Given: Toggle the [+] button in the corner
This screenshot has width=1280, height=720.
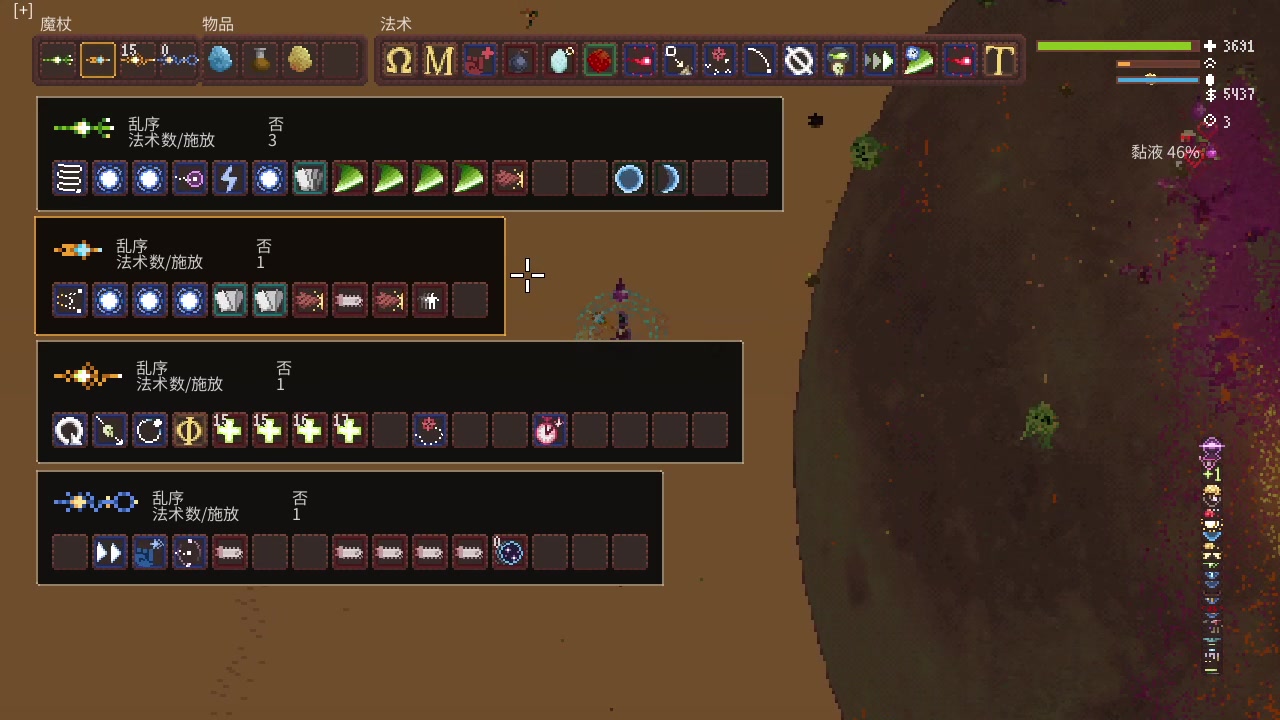Looking at the screenshot, I should coord(23,10).
